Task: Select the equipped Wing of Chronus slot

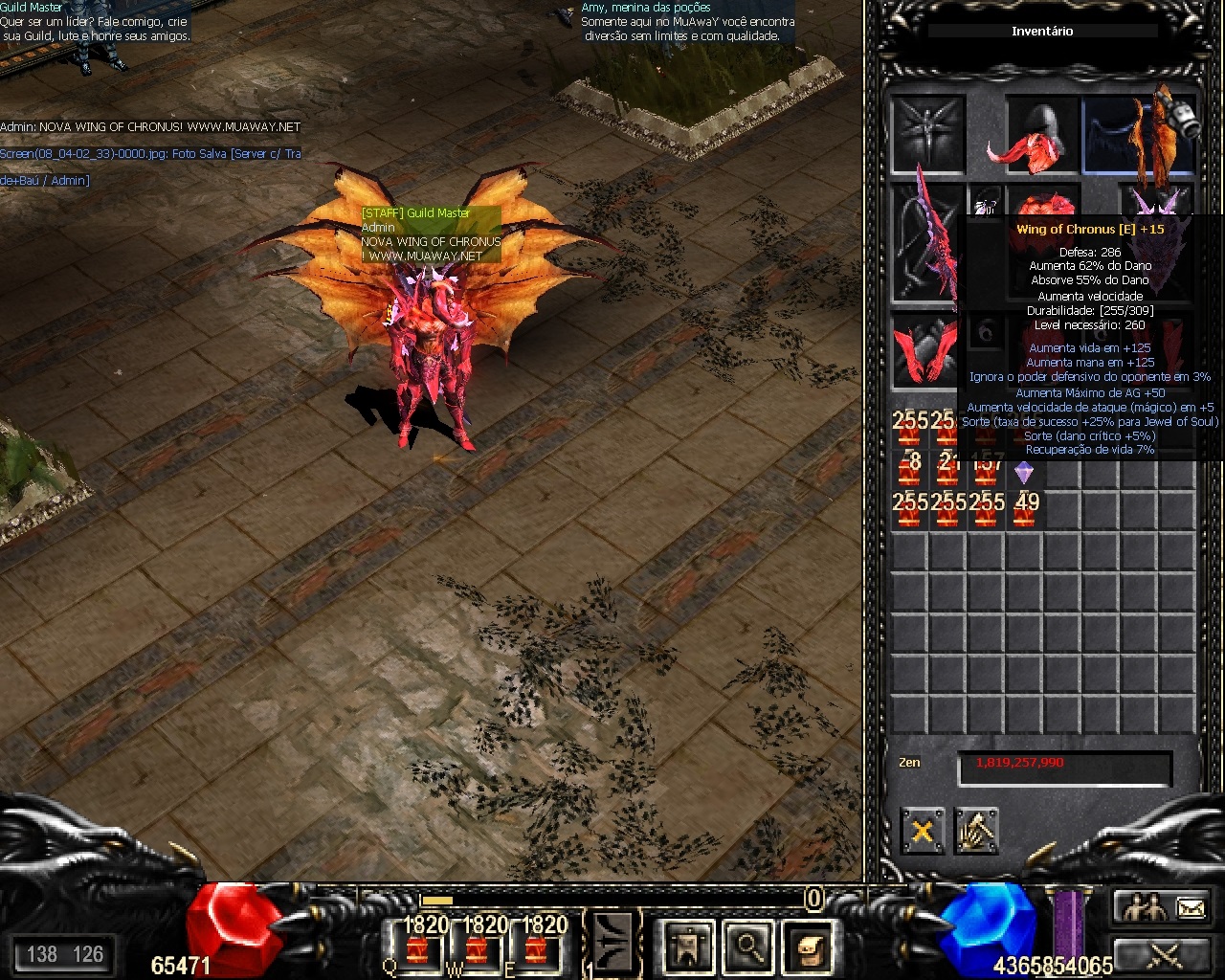Action: point(1139,135)
